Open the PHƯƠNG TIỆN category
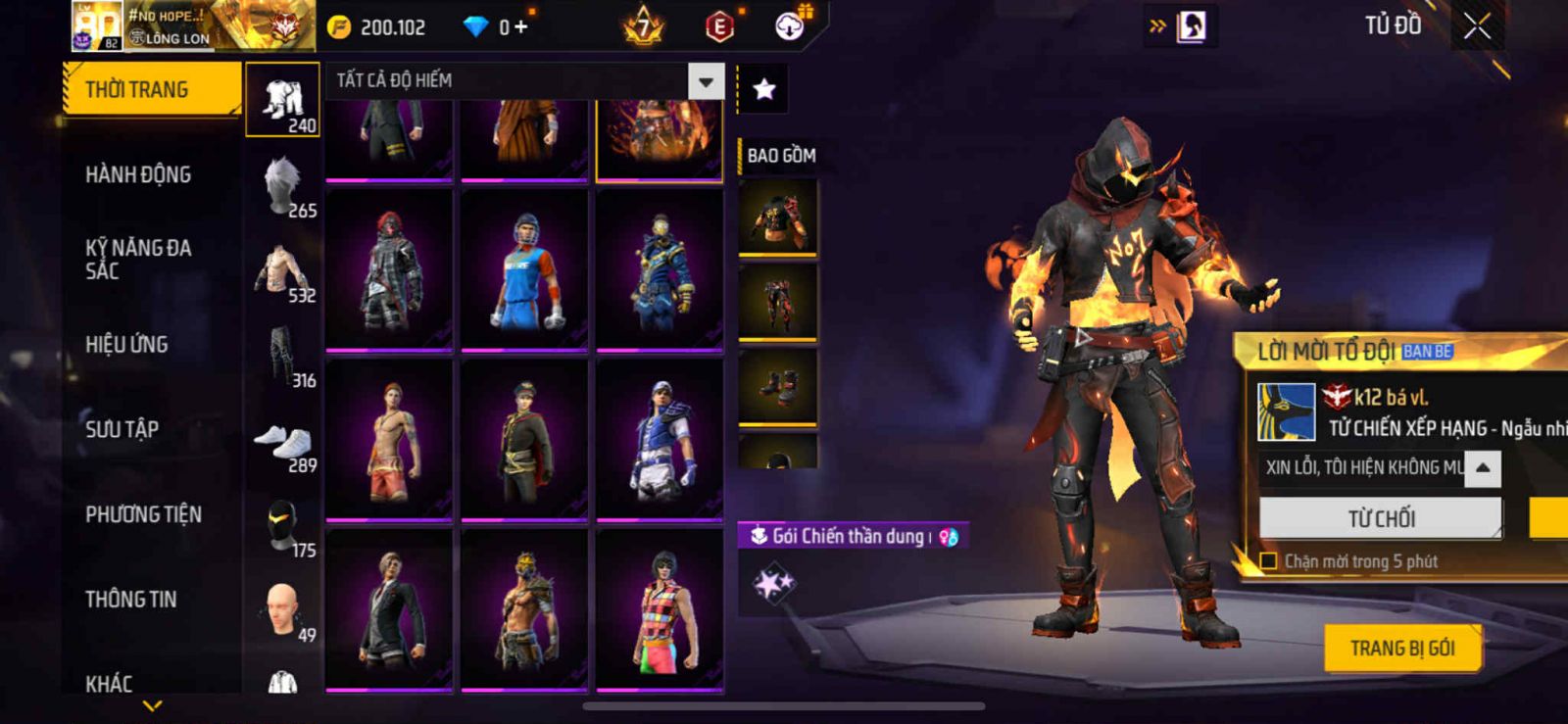1568x724 pixels. click(x=143, y=514)
